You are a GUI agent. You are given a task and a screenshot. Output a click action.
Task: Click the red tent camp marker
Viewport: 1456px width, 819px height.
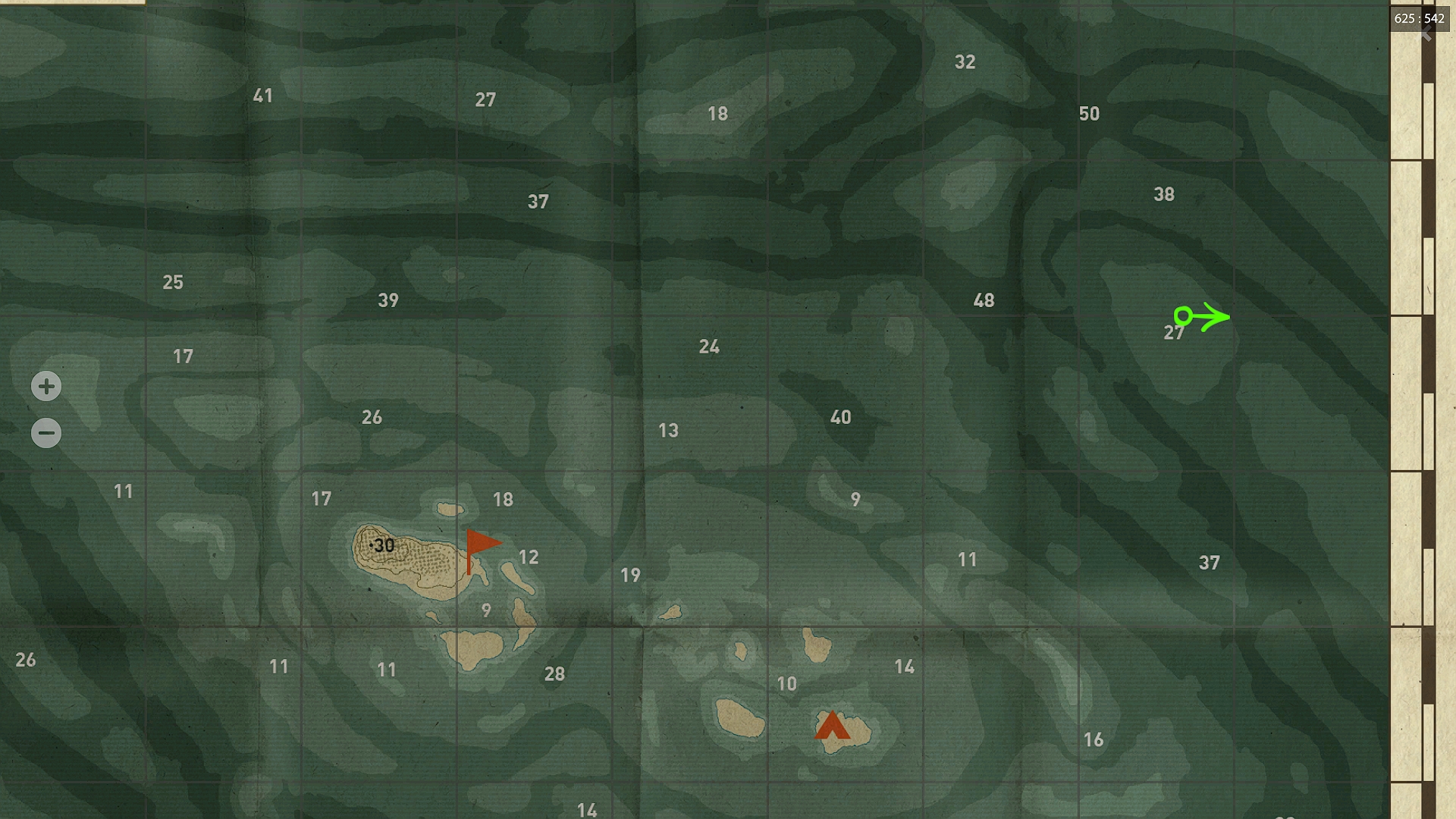click(x=833, y=726)
